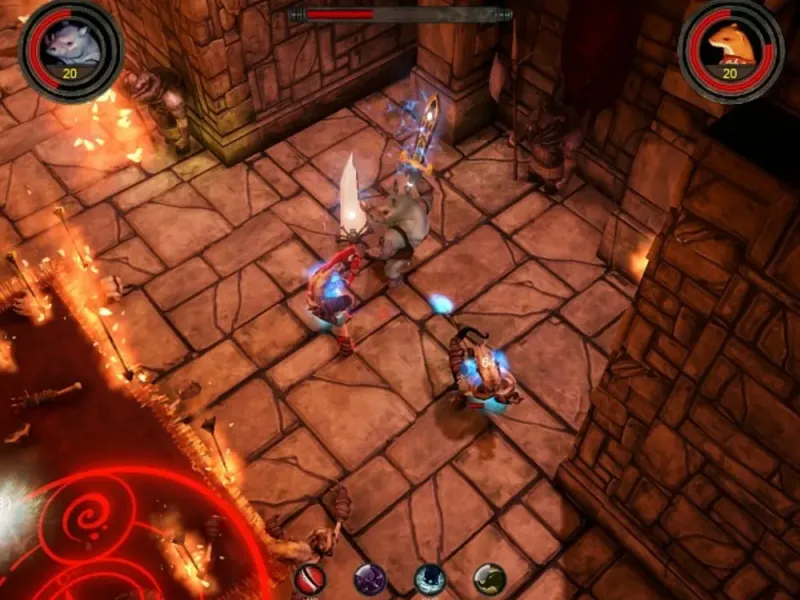Activate the red slash ability orb

(310, 580)
